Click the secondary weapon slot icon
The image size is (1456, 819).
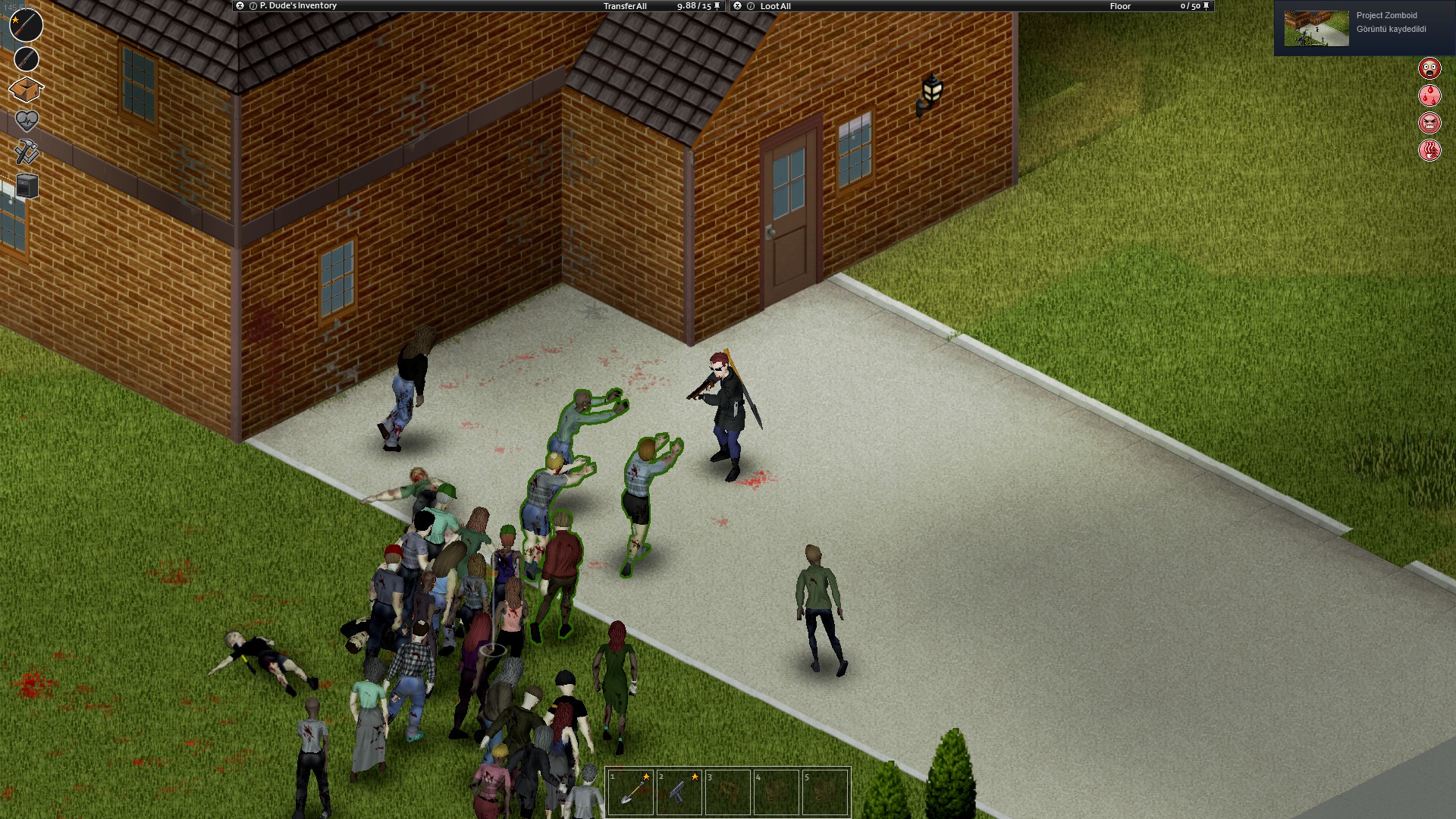pyautogui.click(x=26, y=59)
